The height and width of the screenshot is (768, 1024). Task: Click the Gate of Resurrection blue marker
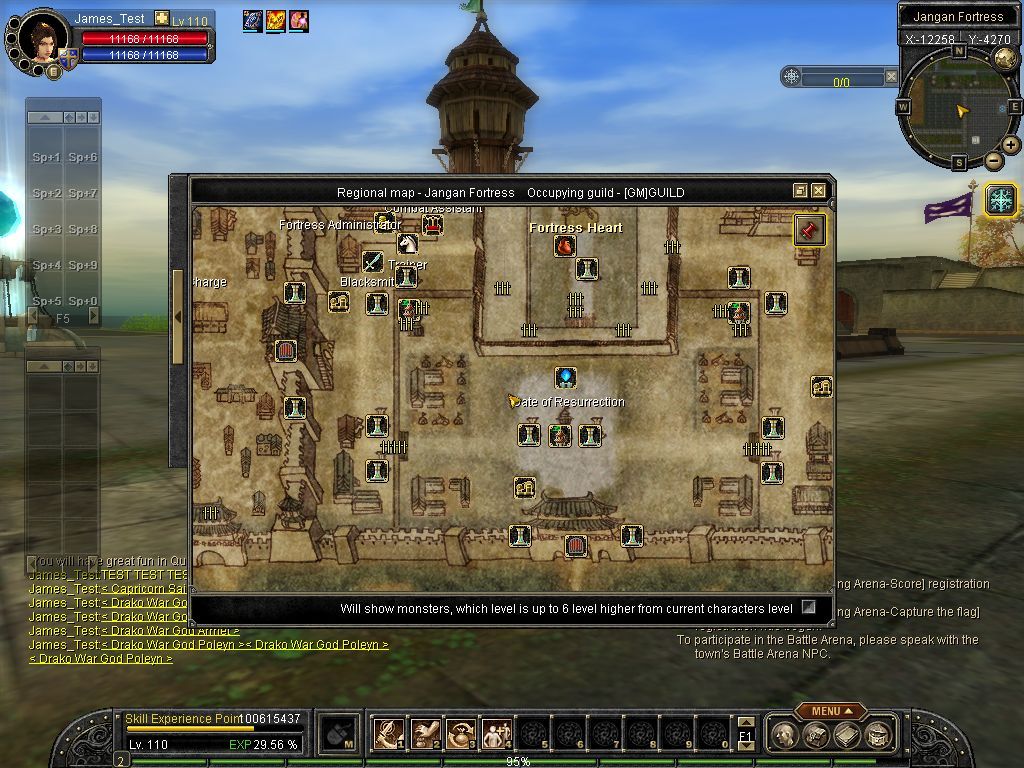(x=566, y=378)
